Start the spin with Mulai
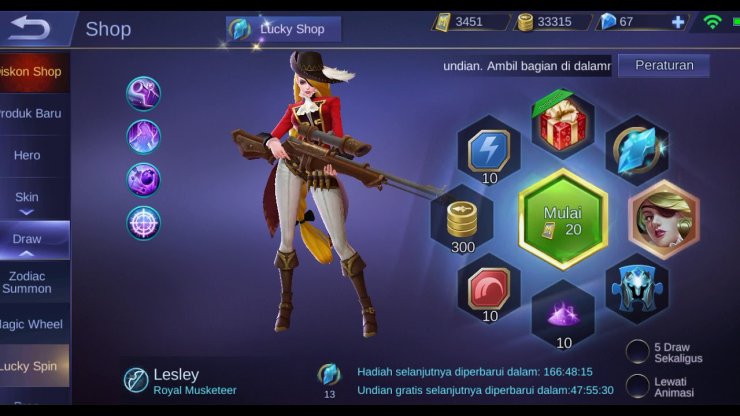This screenshot has width=740, height=416. point(563,219)
